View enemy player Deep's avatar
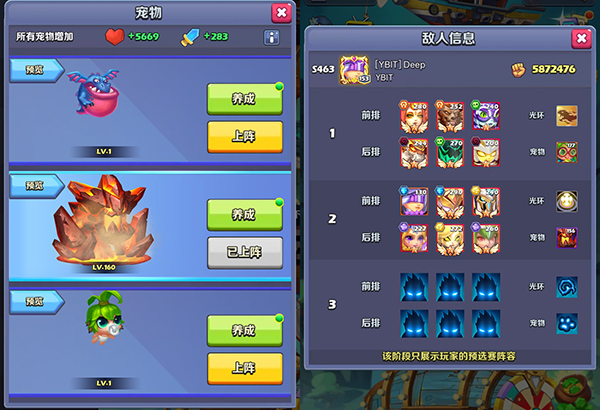Image resolution: width=600 pixels, height=410 pixels. [355, 69]
